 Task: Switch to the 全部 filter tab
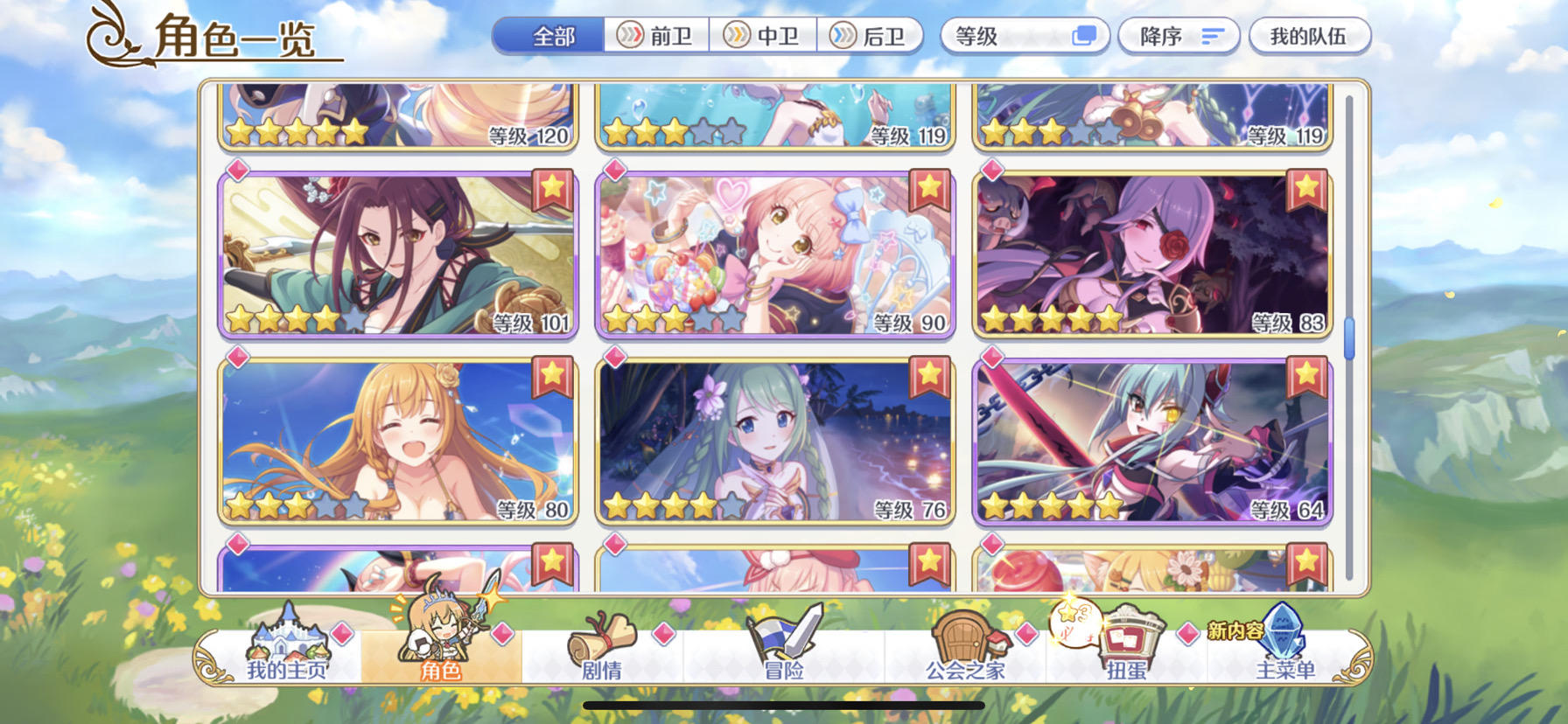pyautogui.click(x=549, y=35)
